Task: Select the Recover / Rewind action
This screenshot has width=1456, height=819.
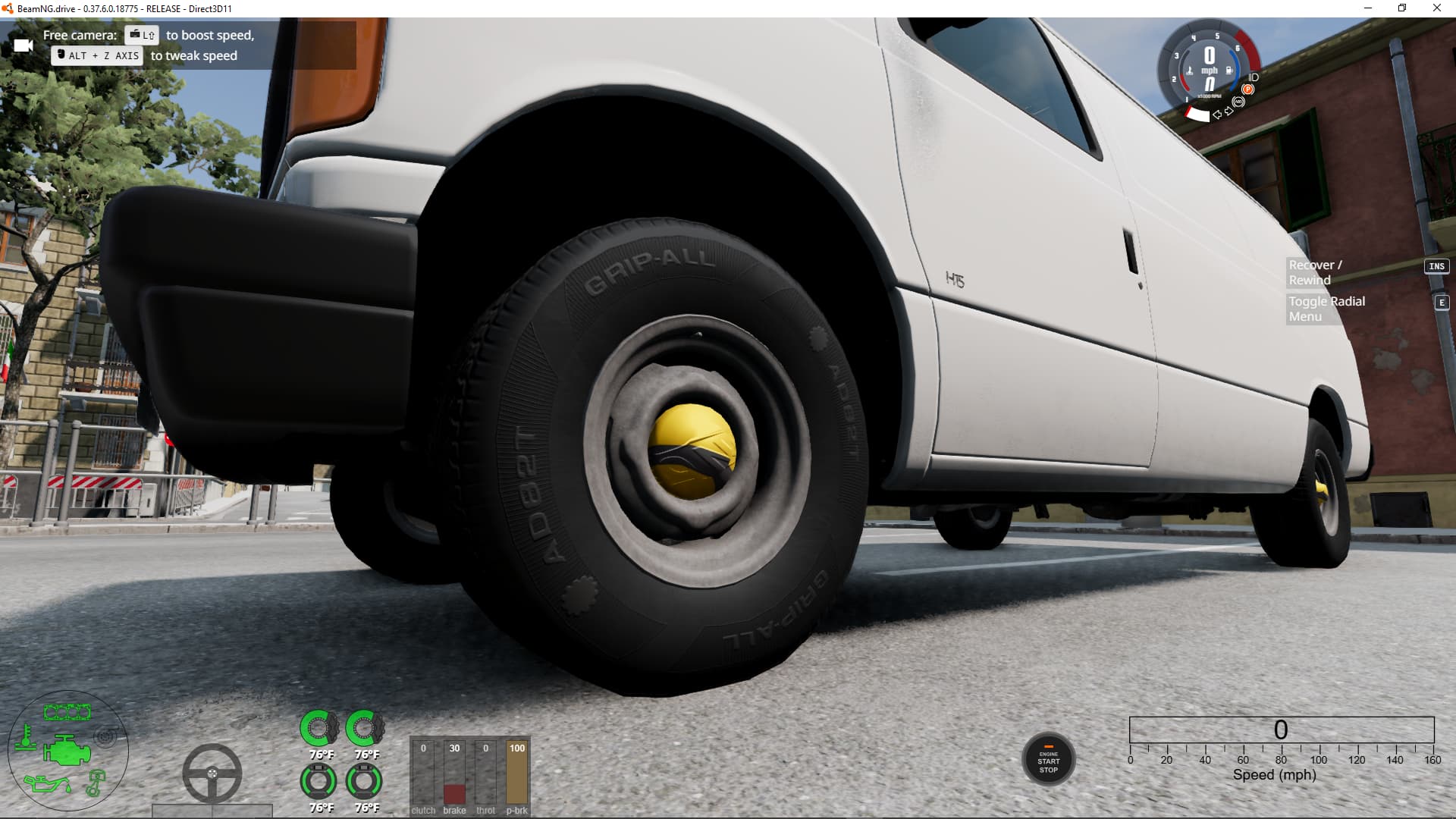Action: [1315, 272]
